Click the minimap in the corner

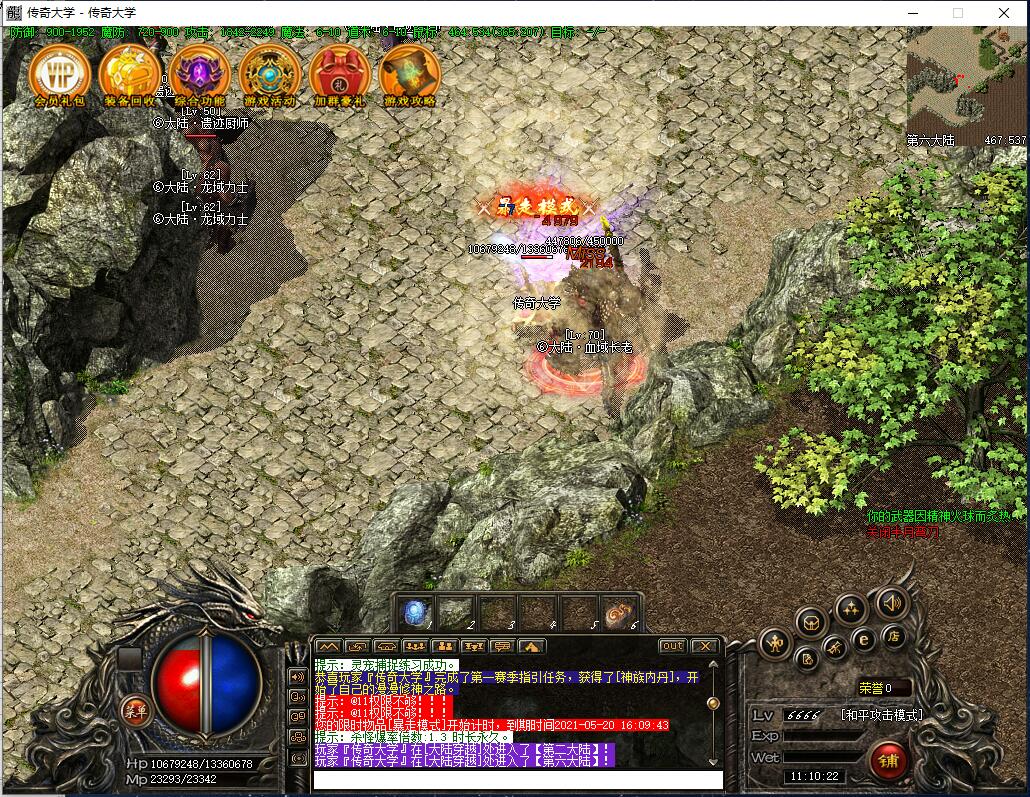[x=966, y=85]
